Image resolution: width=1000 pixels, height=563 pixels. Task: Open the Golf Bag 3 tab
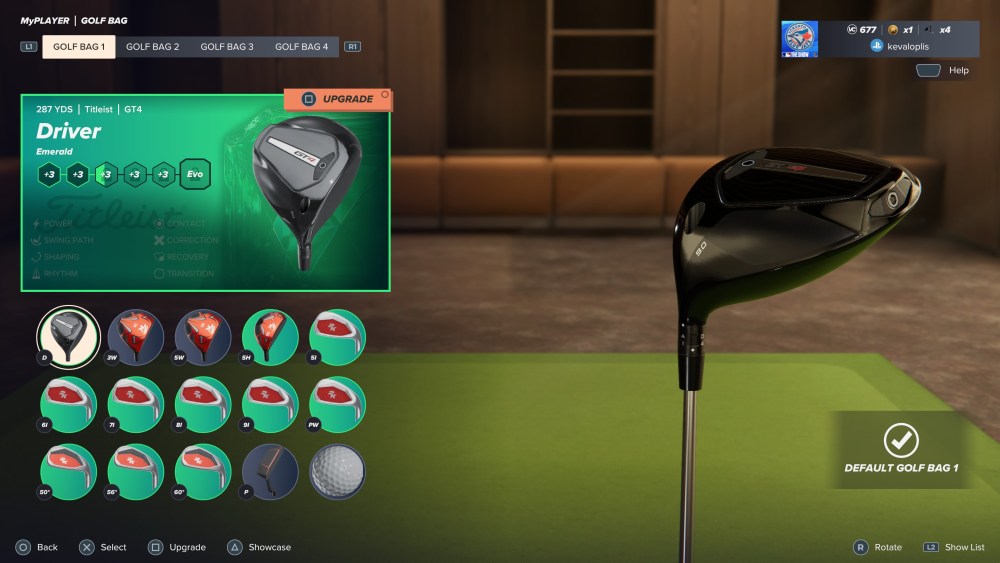227,47
